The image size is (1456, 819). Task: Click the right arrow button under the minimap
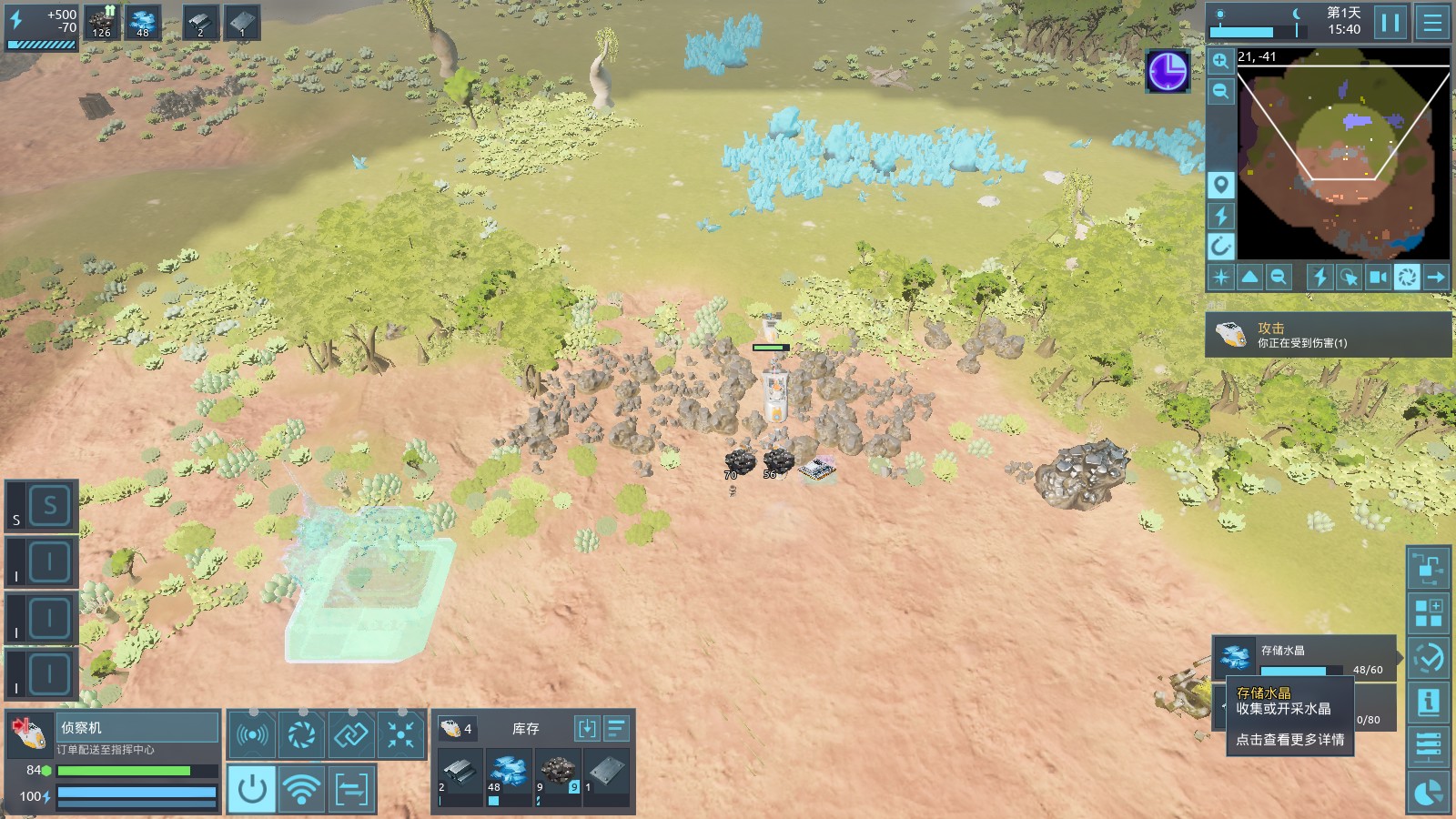click(1436, 277)
